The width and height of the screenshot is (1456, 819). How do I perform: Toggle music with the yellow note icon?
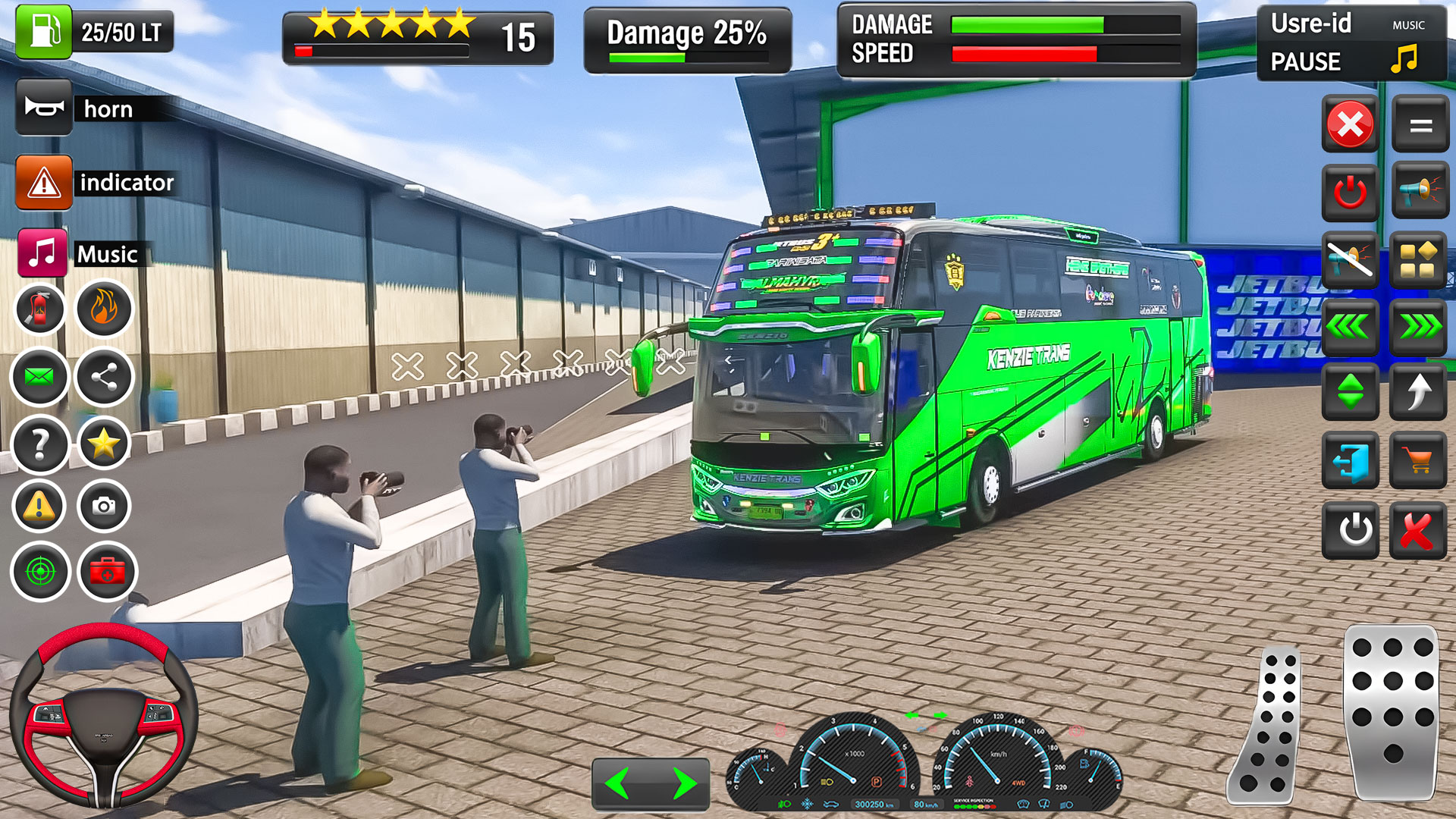[x=1404, y=58]
